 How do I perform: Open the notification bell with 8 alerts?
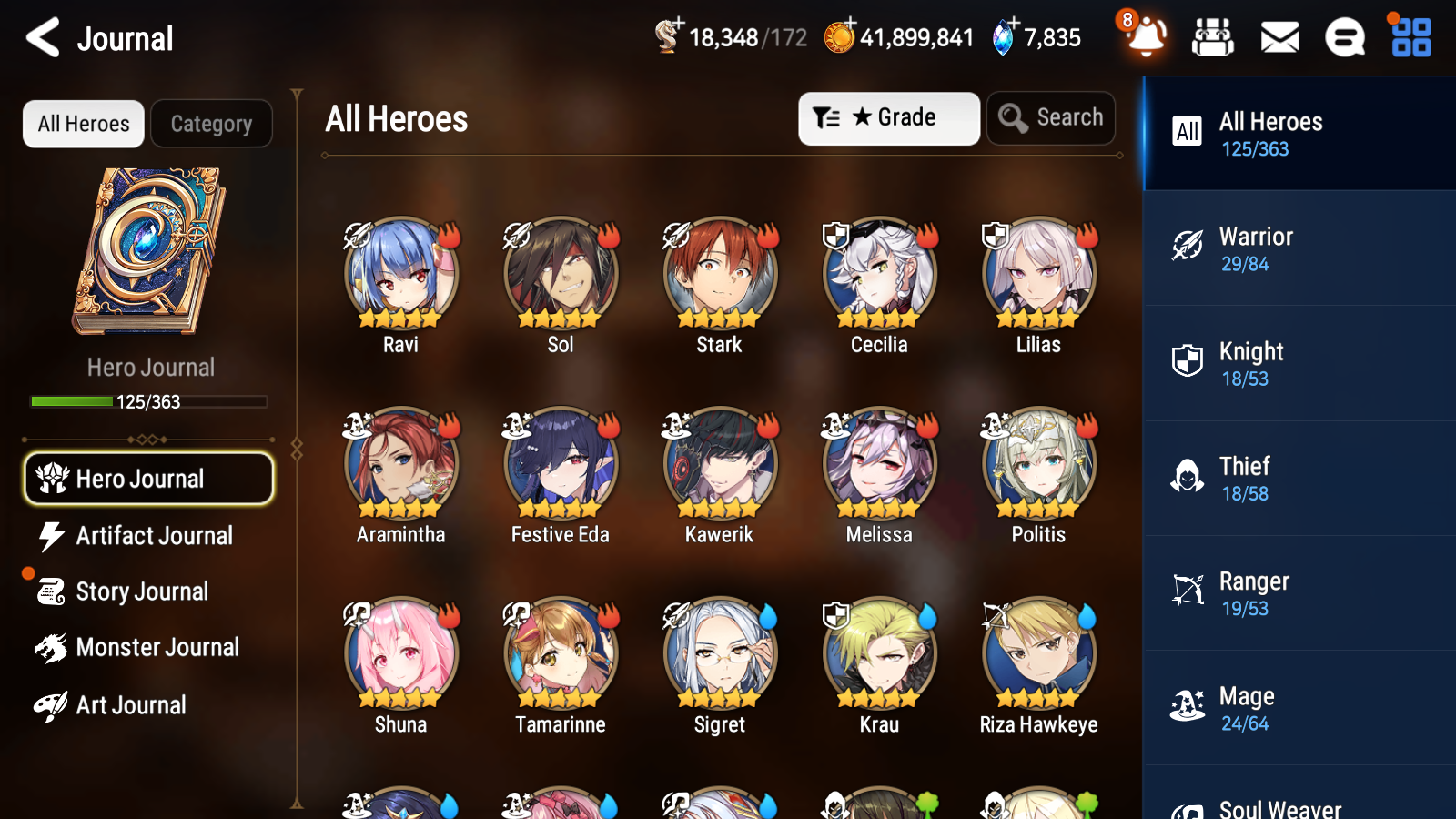coord(1146,37)
